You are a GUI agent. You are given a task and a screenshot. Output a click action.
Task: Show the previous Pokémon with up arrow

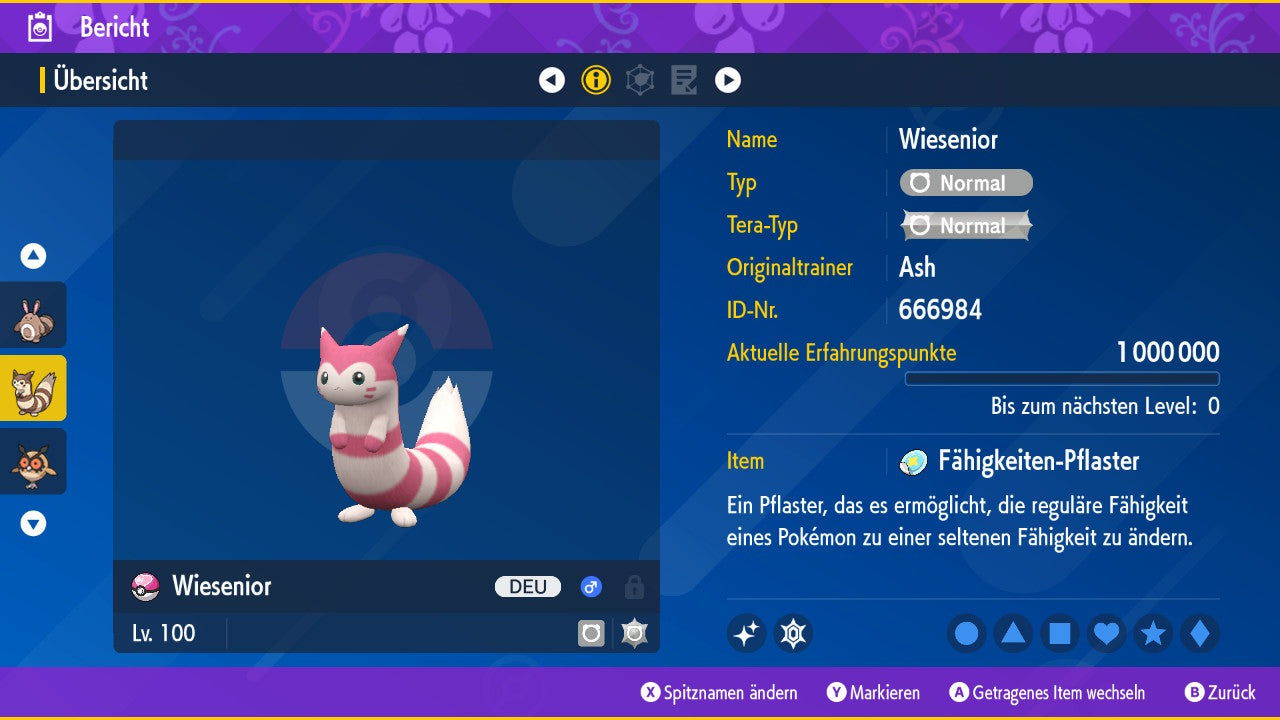[33, 256]
